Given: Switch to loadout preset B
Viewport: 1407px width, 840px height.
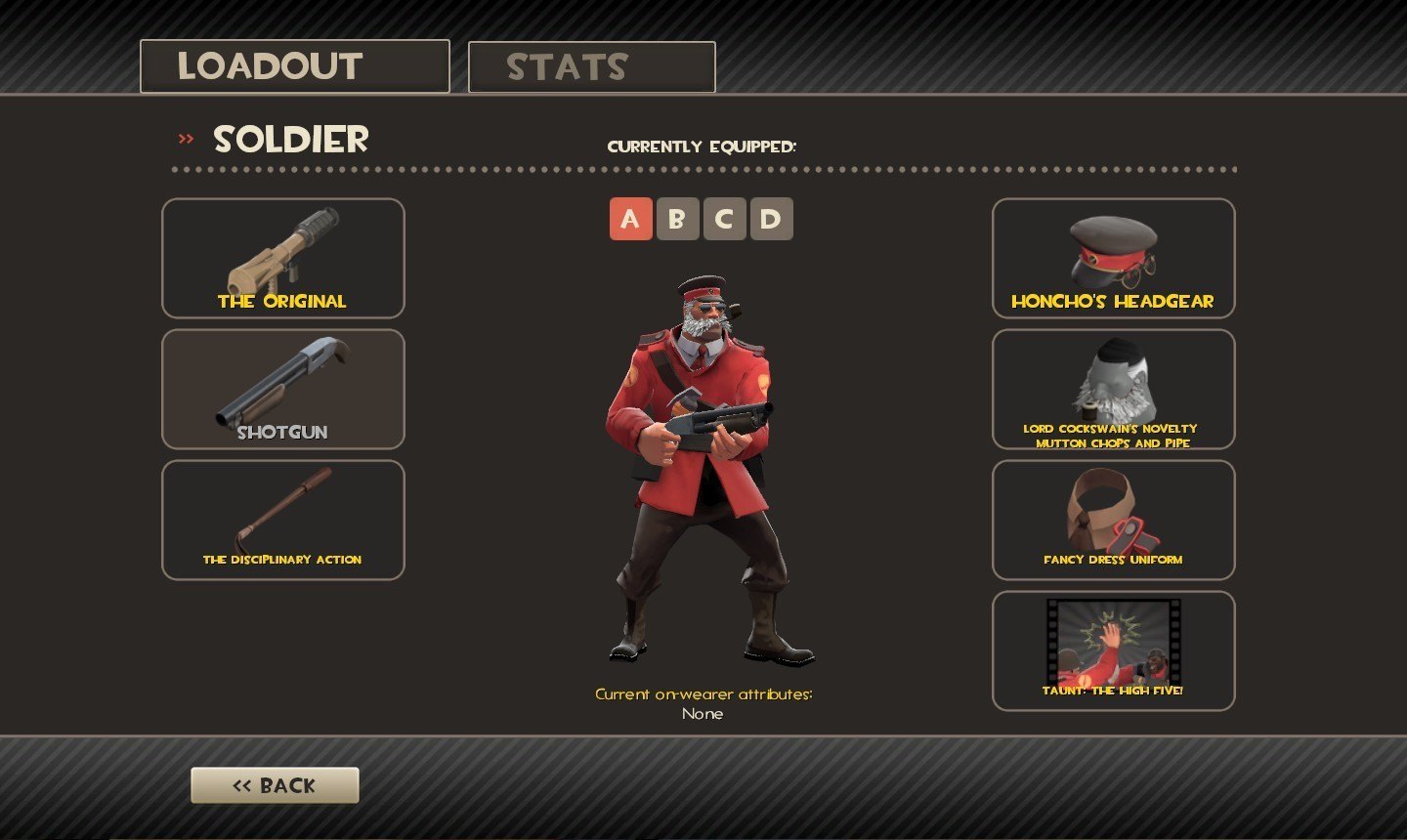Looking at the screenshot, I should click(x=677, y=219).
